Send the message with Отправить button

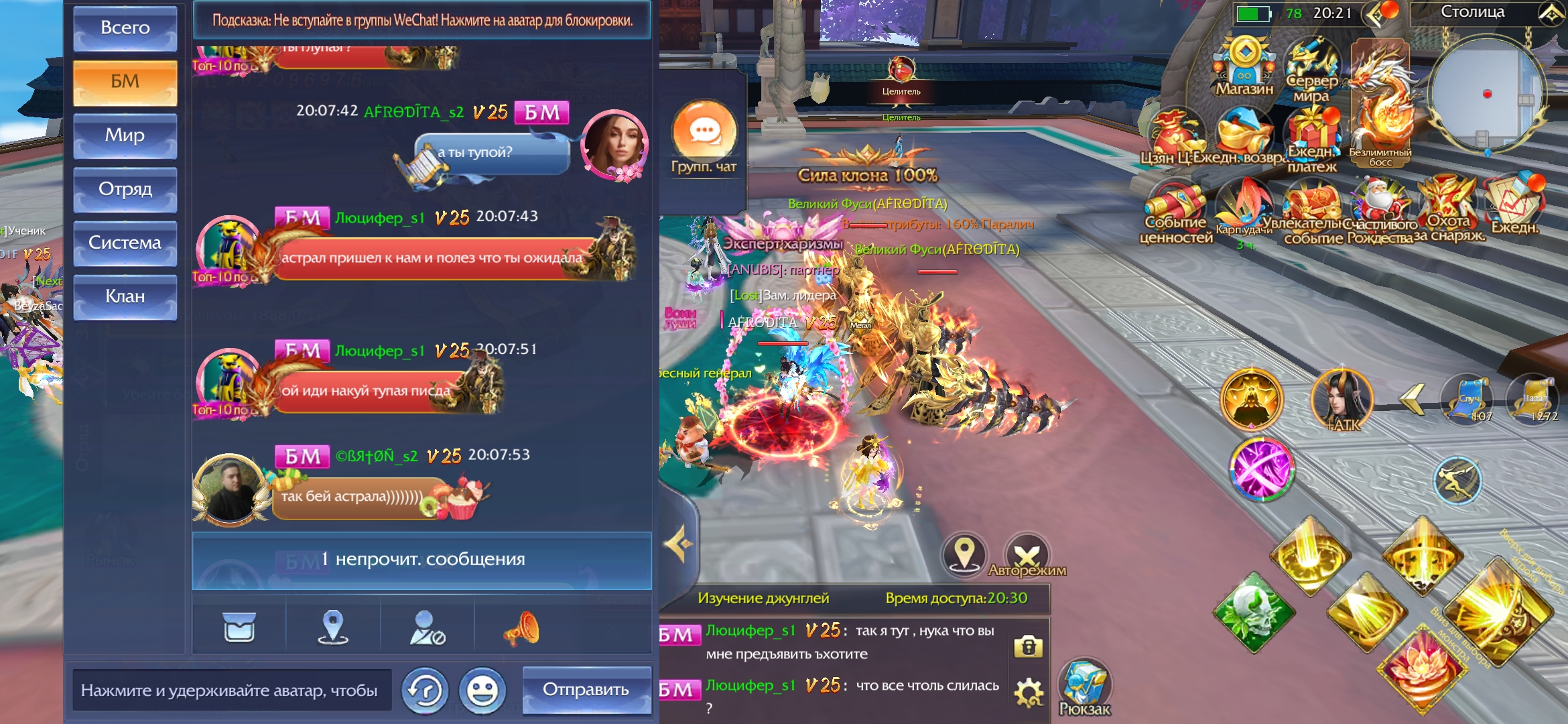click(x=586, y=690)
